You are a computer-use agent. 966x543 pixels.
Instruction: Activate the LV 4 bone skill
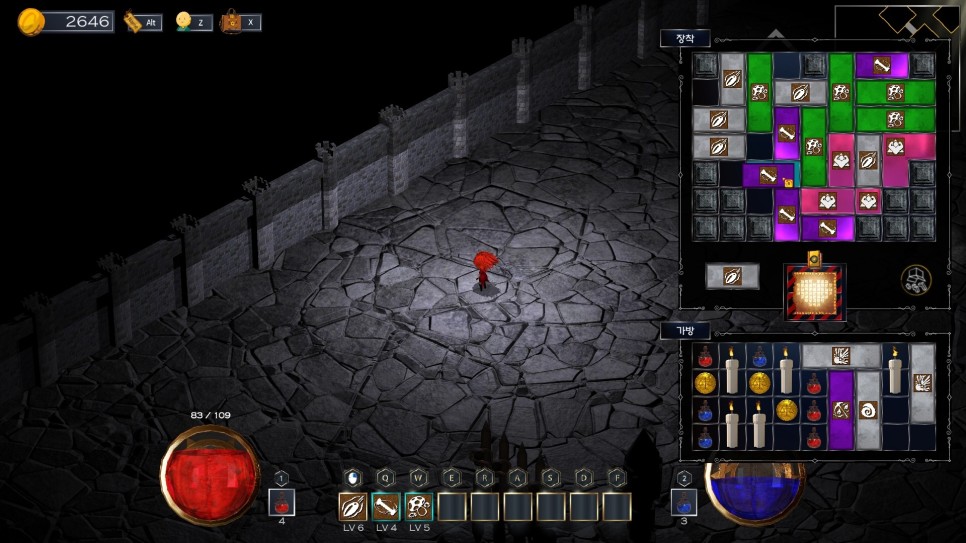click(x=386, y=507)
